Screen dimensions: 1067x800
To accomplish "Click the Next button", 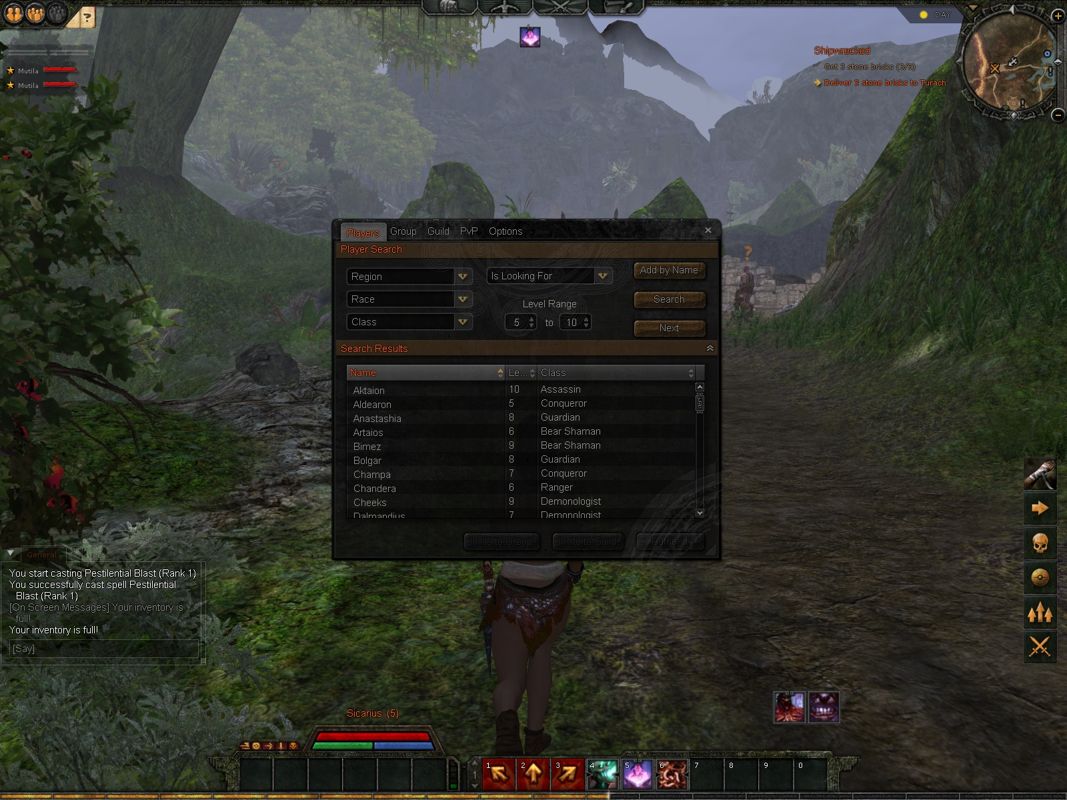I will tap(669, 328).
